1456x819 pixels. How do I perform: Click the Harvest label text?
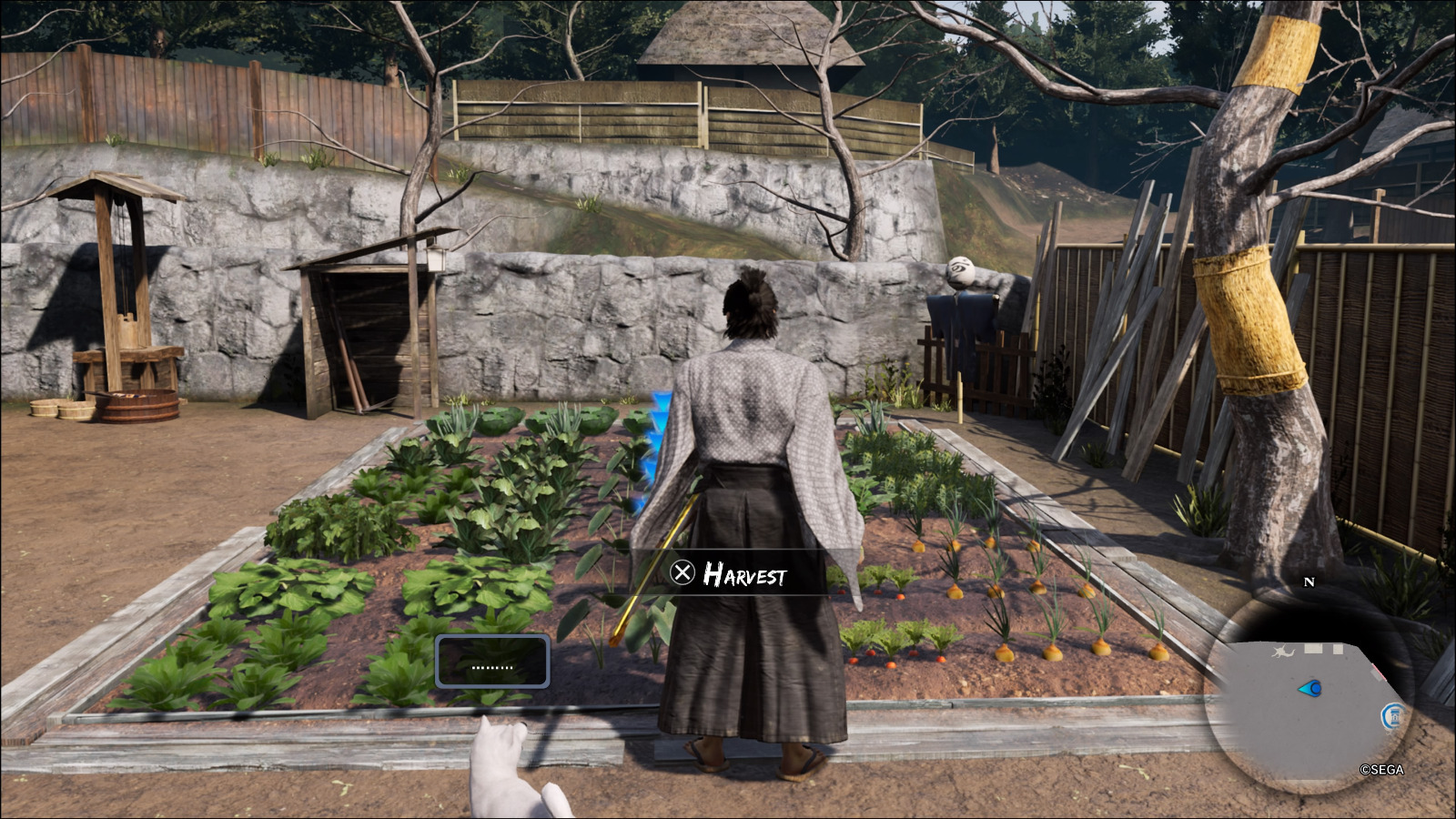click(746, 575)
